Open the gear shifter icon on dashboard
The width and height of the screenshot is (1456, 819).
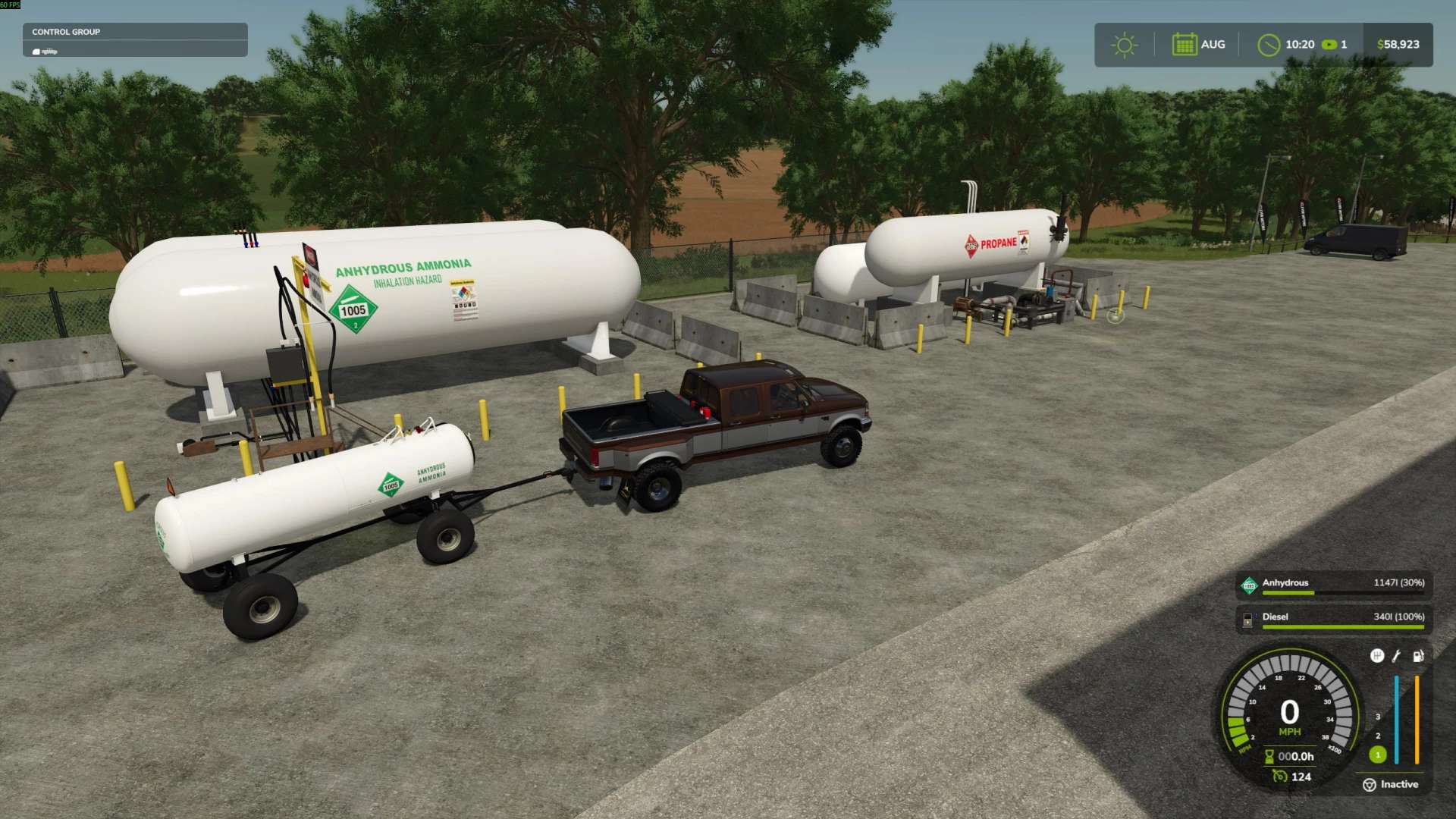pyautogui.click(x=1377, y=657)
